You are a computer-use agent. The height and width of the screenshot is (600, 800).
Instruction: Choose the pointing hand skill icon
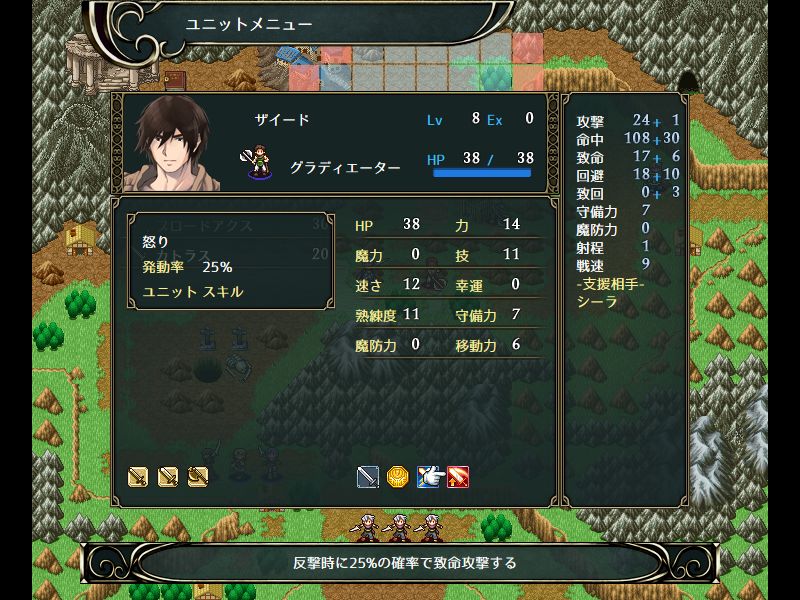428,477
